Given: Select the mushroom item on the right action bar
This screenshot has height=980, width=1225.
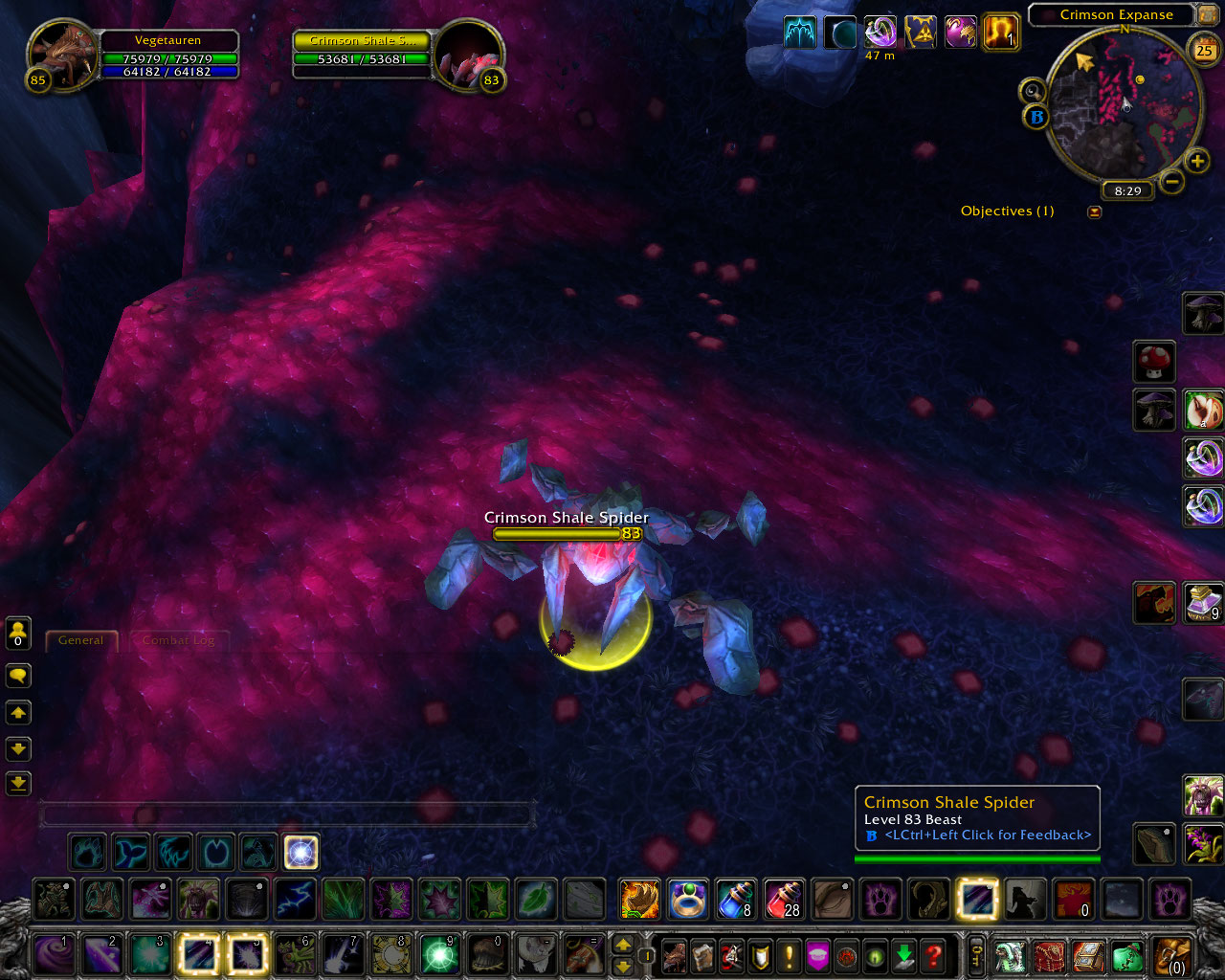Looking at the screenshot, I should click(1154, 362).
